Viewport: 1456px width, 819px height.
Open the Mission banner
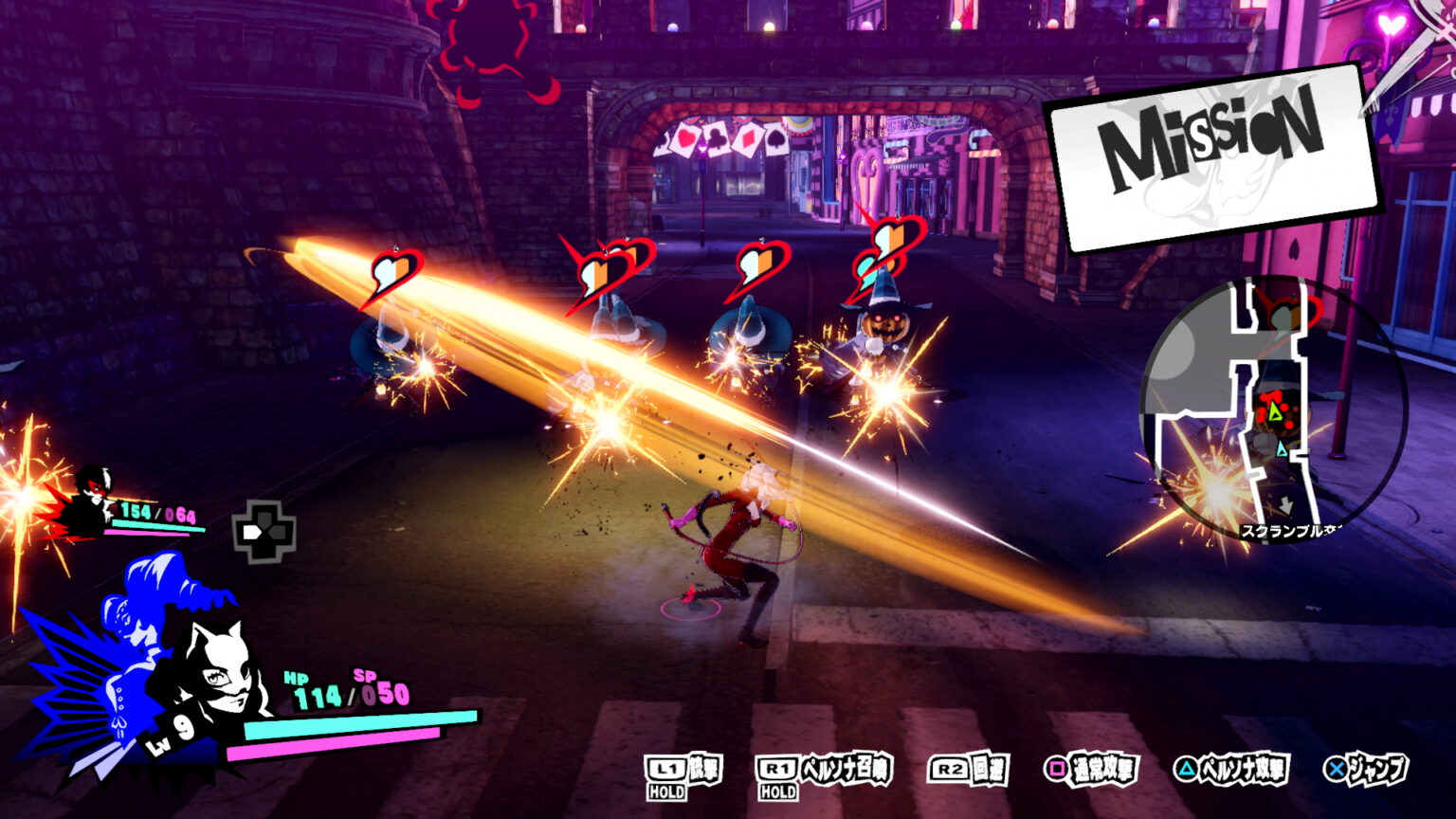1211,156
